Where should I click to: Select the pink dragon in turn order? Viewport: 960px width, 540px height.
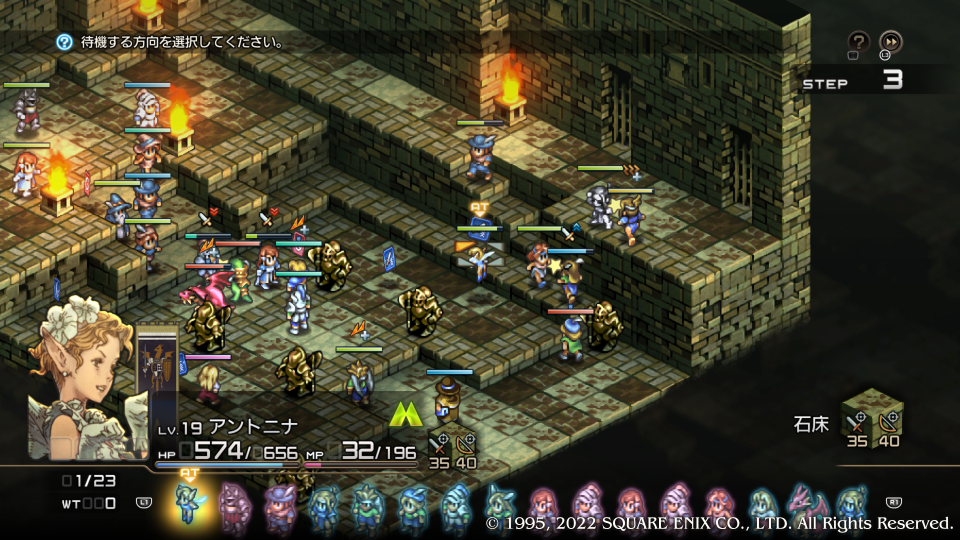pos(804,501)
